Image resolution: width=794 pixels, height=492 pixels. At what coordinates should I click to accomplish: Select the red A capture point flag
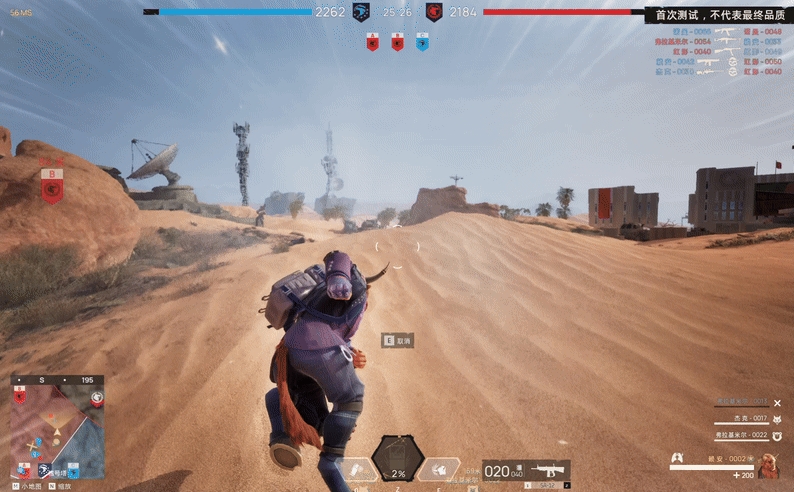(x=372, y=42)
